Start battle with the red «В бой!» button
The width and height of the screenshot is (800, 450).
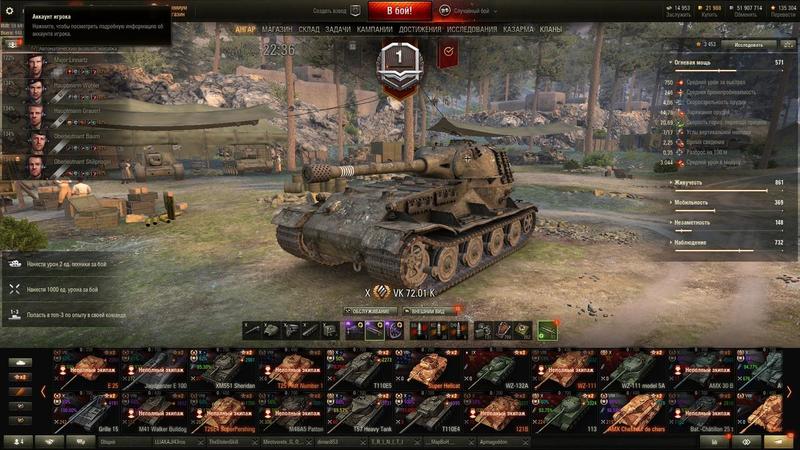tap(400, 11)
